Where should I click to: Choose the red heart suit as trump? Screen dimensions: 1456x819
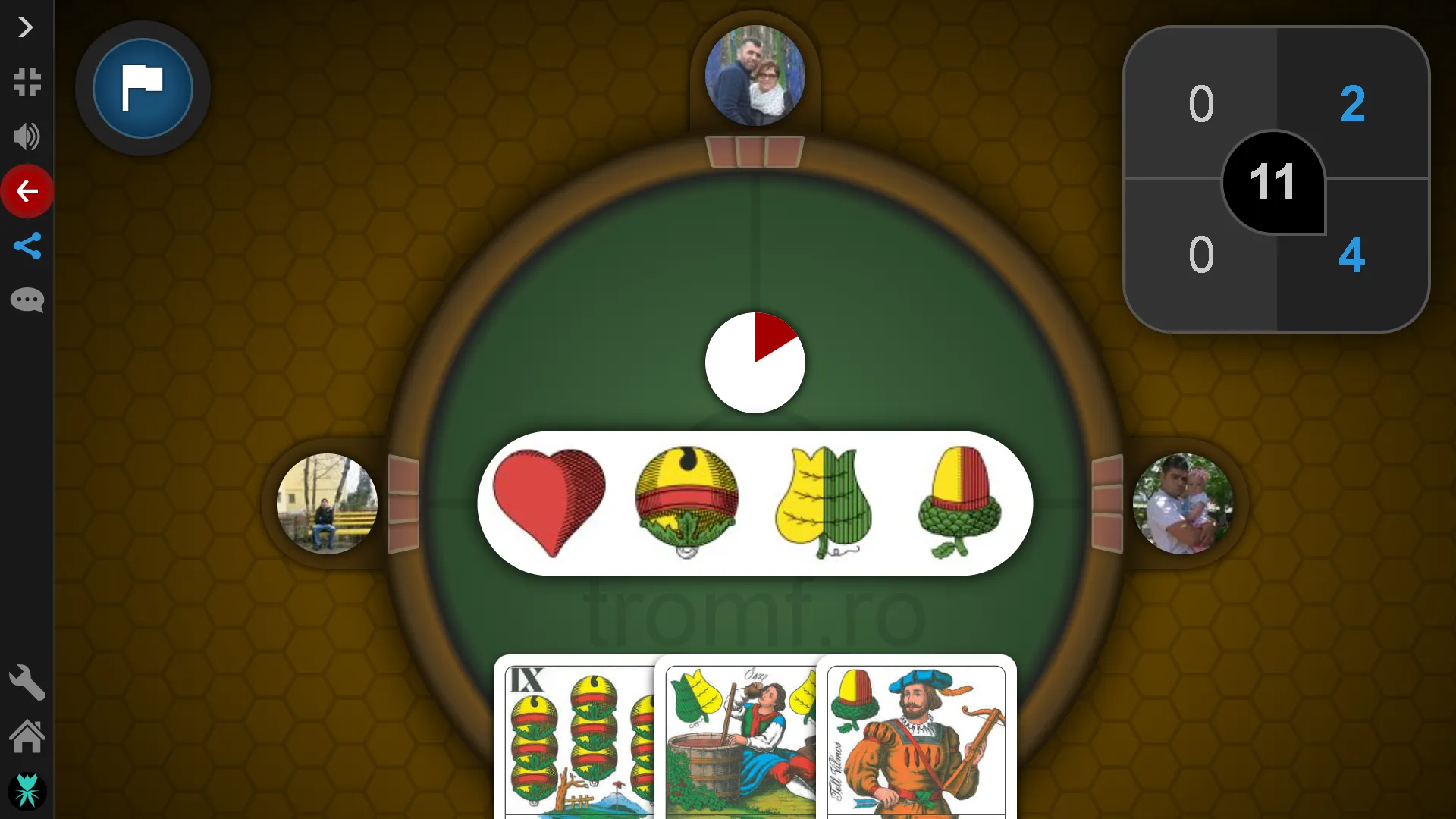(x=549, y=502)
